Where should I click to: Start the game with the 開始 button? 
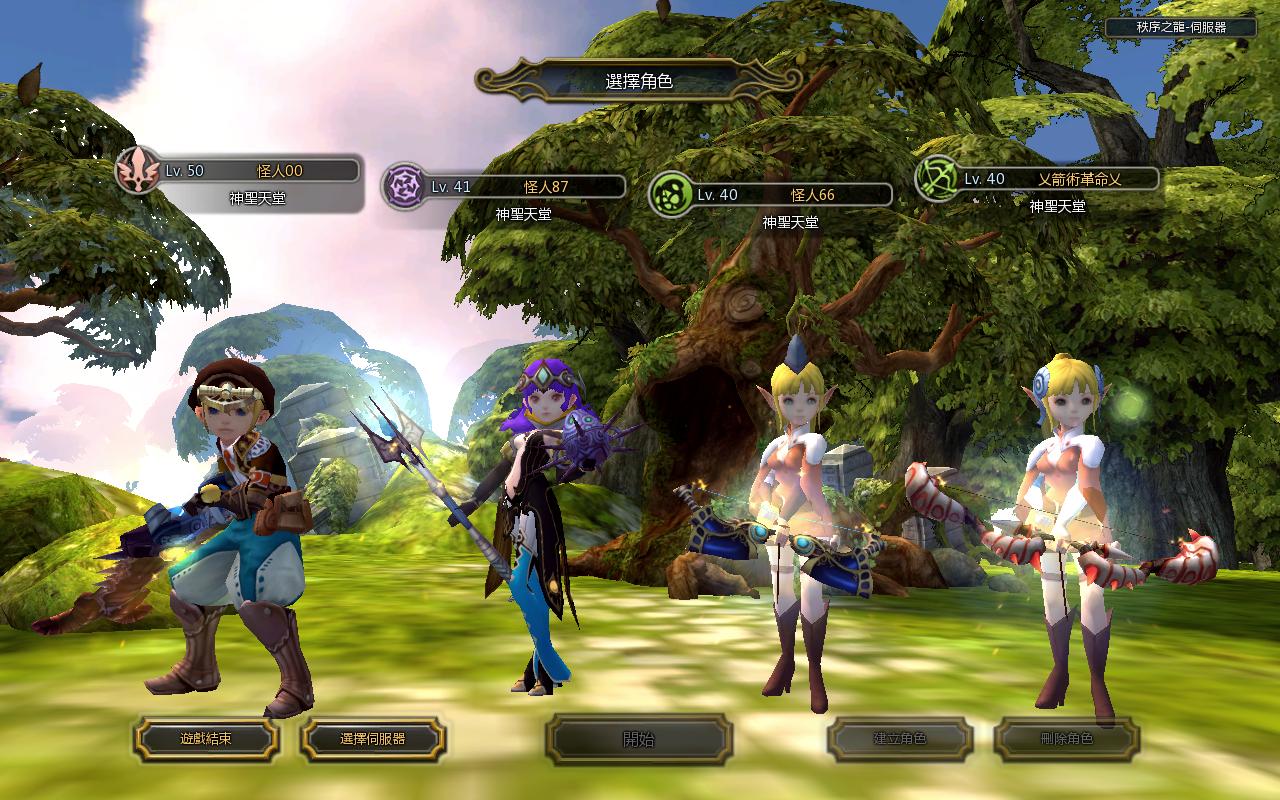pos(639,739)
